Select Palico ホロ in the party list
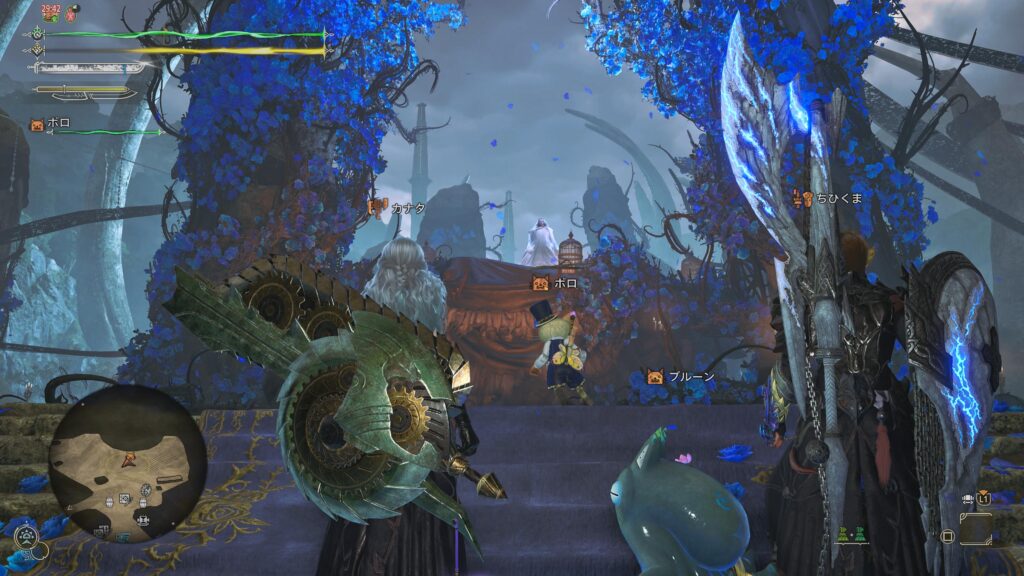 (x=50, y=124)
